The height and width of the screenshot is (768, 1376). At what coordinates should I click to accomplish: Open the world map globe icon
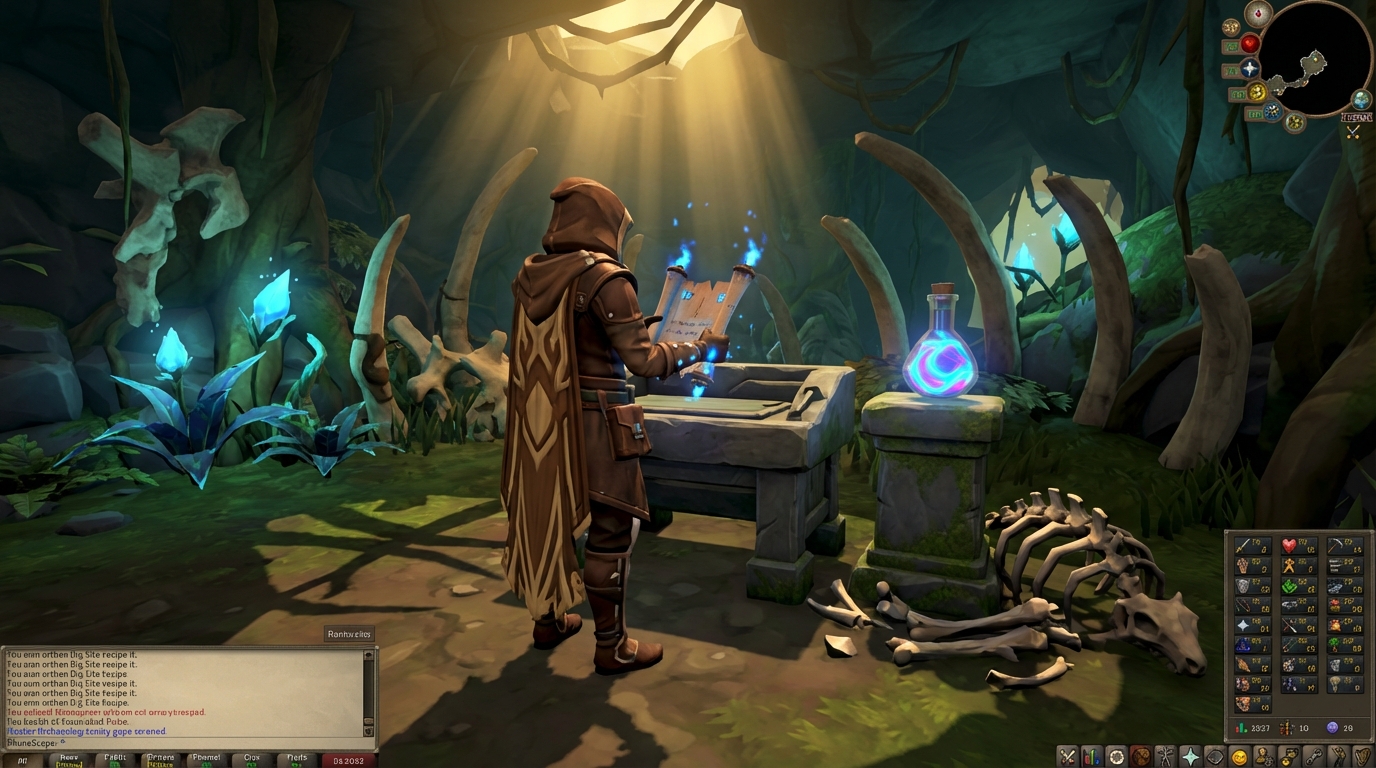click(1359, 99)
